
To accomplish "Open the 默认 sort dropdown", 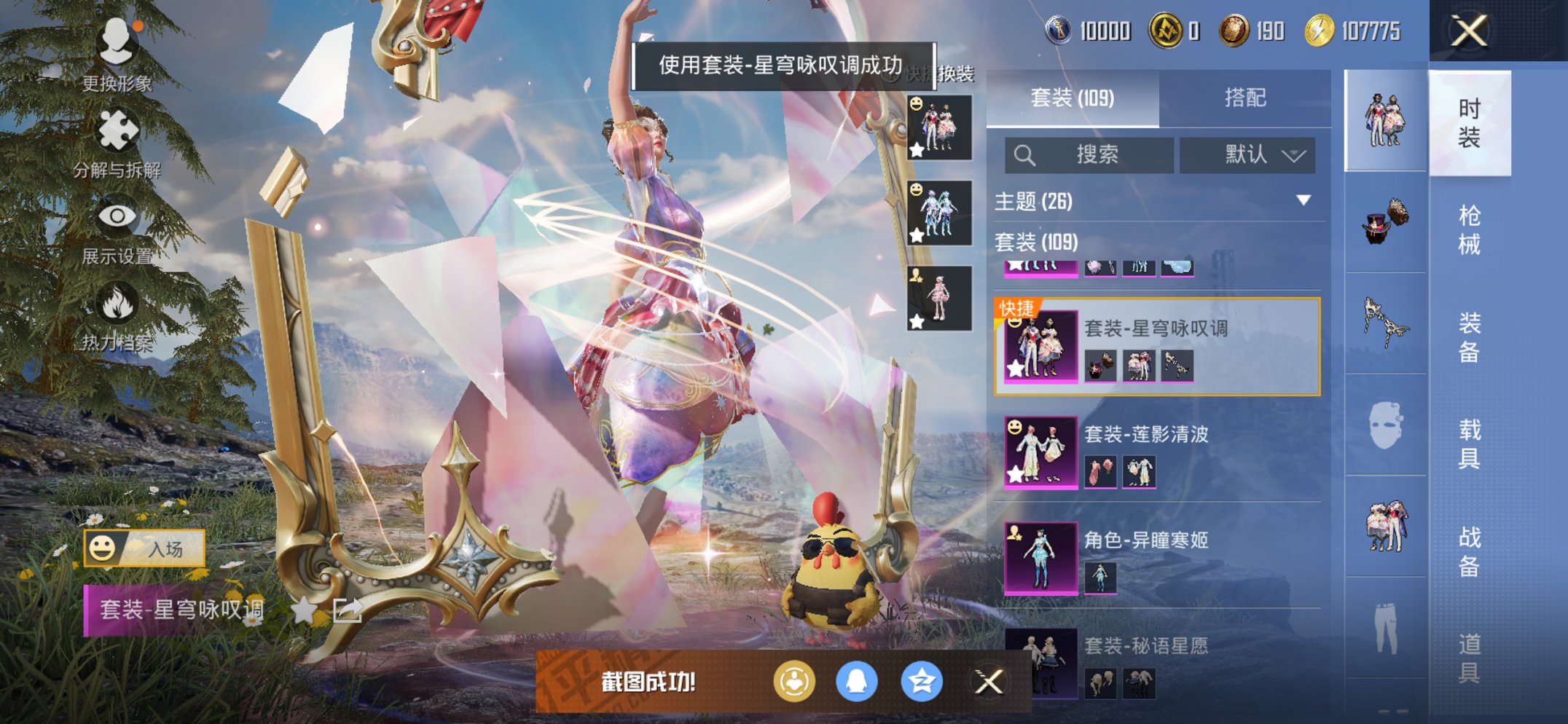I will click(1255, 154).
